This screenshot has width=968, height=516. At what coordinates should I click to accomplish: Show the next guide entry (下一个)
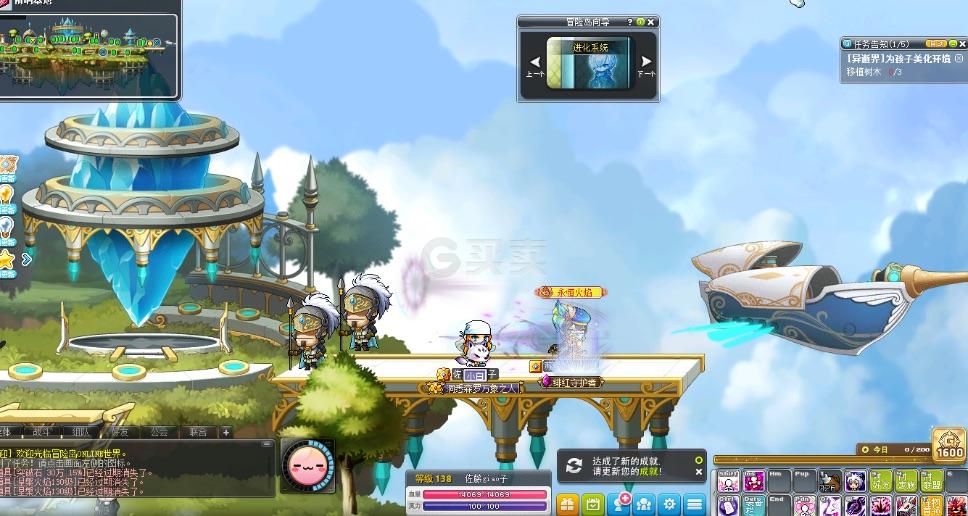click(x=646, y=62)
